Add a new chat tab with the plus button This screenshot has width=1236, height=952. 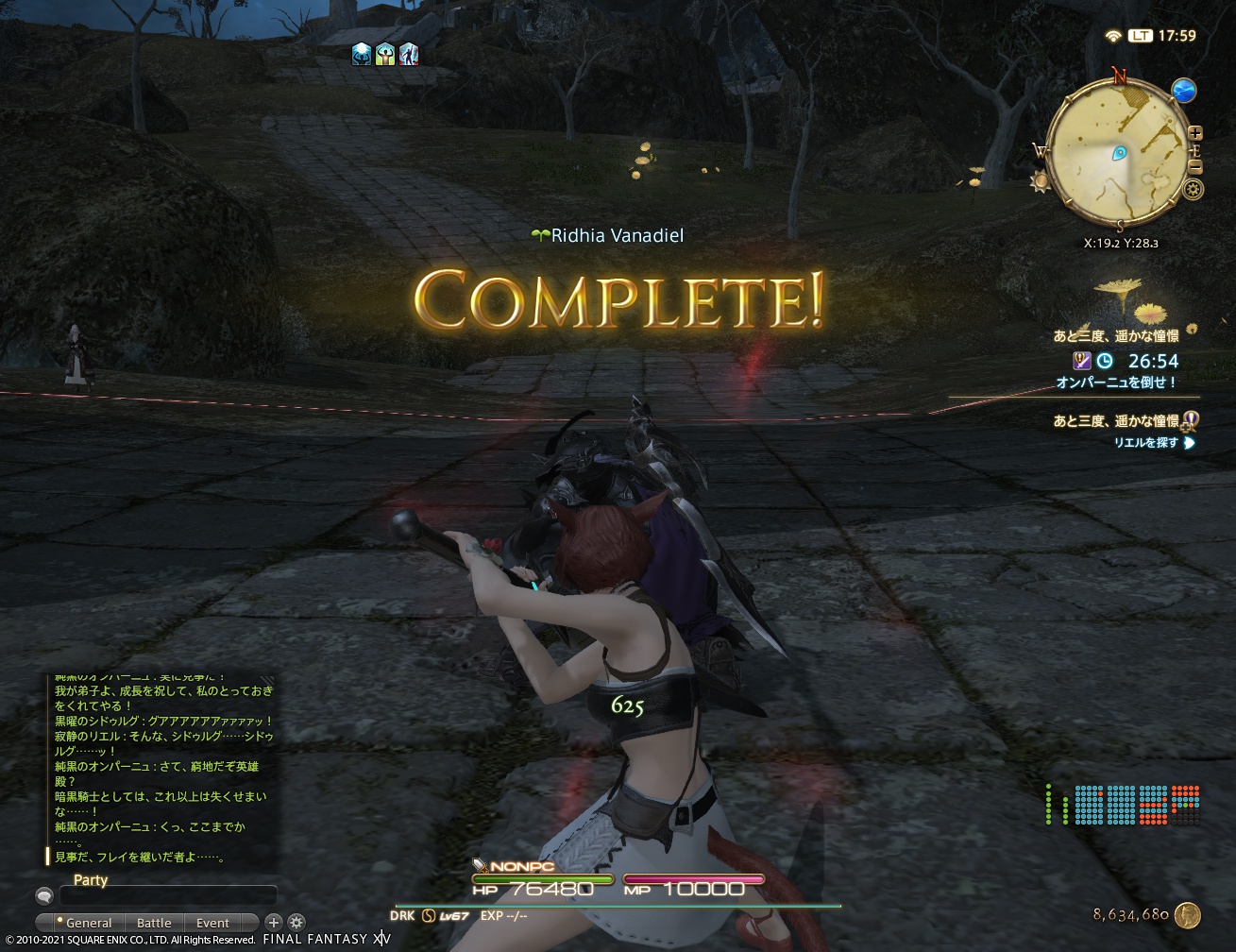[274, 922]
